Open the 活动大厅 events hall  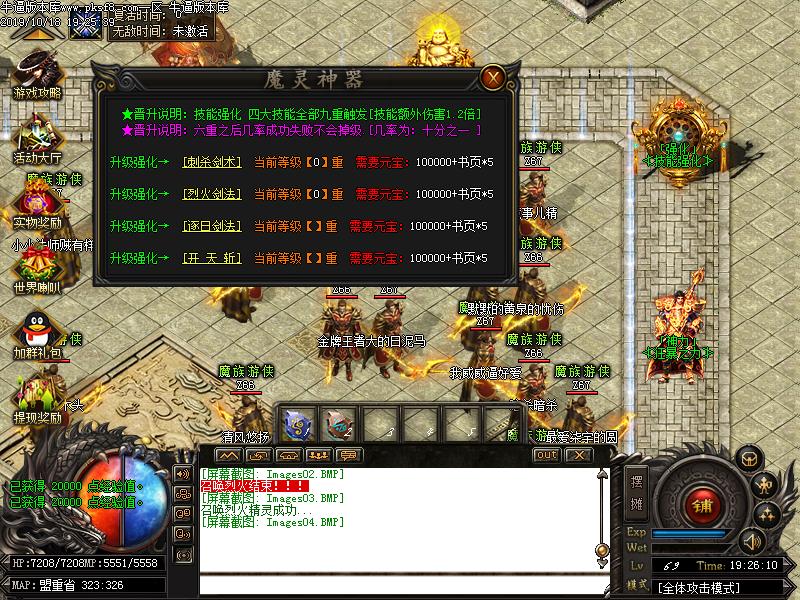(36, 138)
